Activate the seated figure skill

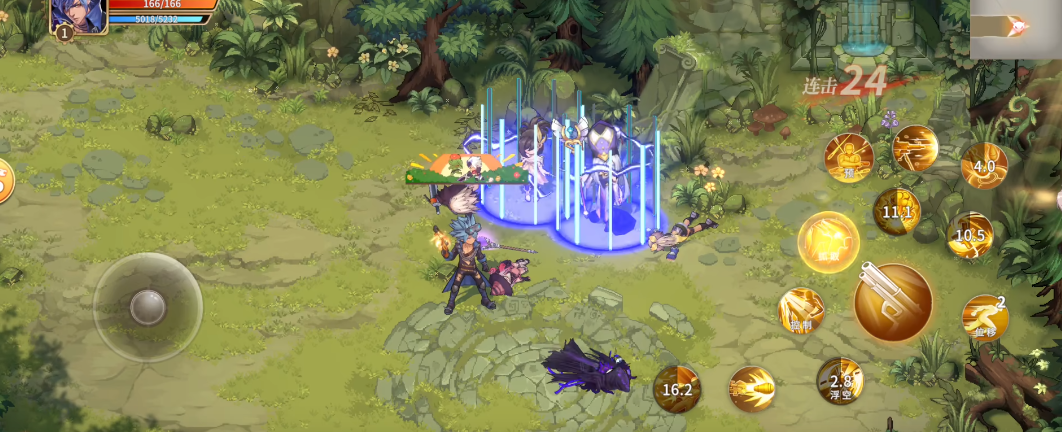pyautogui.click(x=848, y=158)
